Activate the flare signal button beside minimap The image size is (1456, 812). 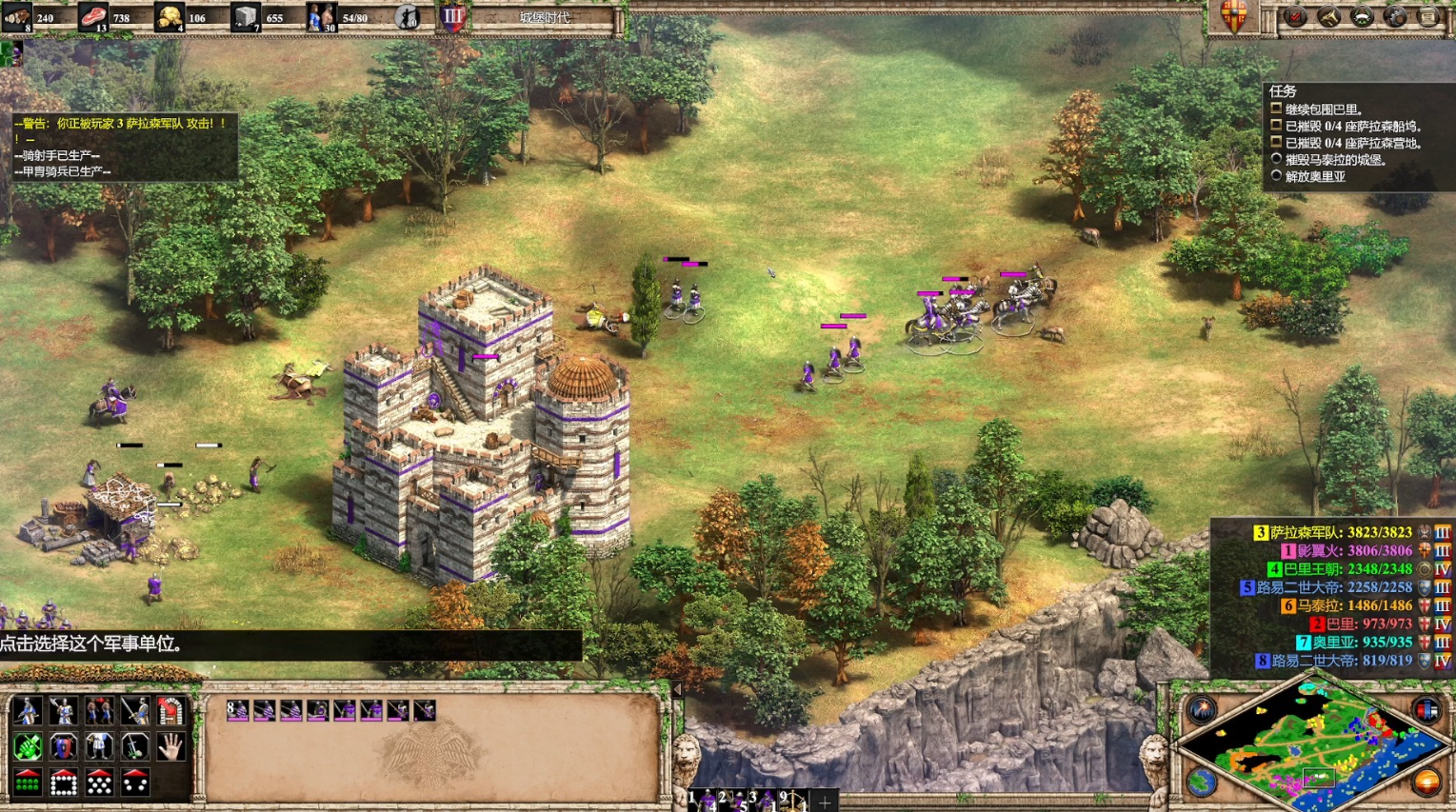pyautogui.click(x=1201, y=710)
